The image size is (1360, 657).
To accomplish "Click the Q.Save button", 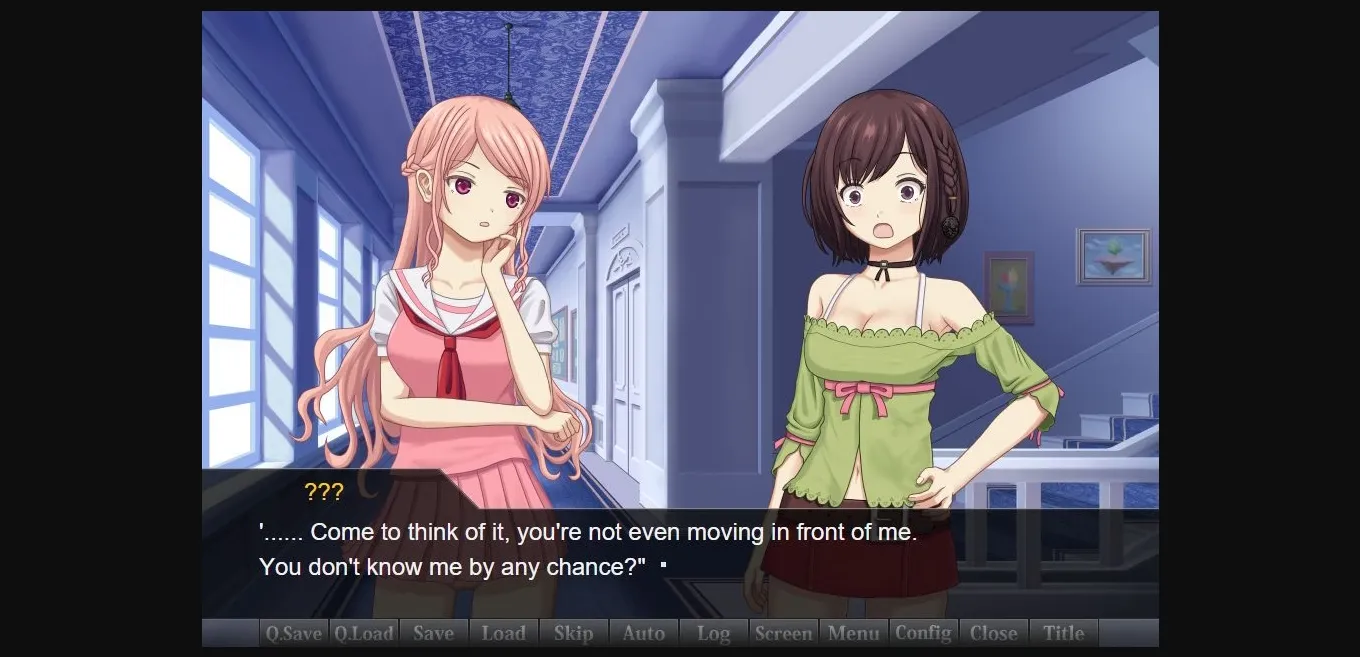I will click(293, 633).
